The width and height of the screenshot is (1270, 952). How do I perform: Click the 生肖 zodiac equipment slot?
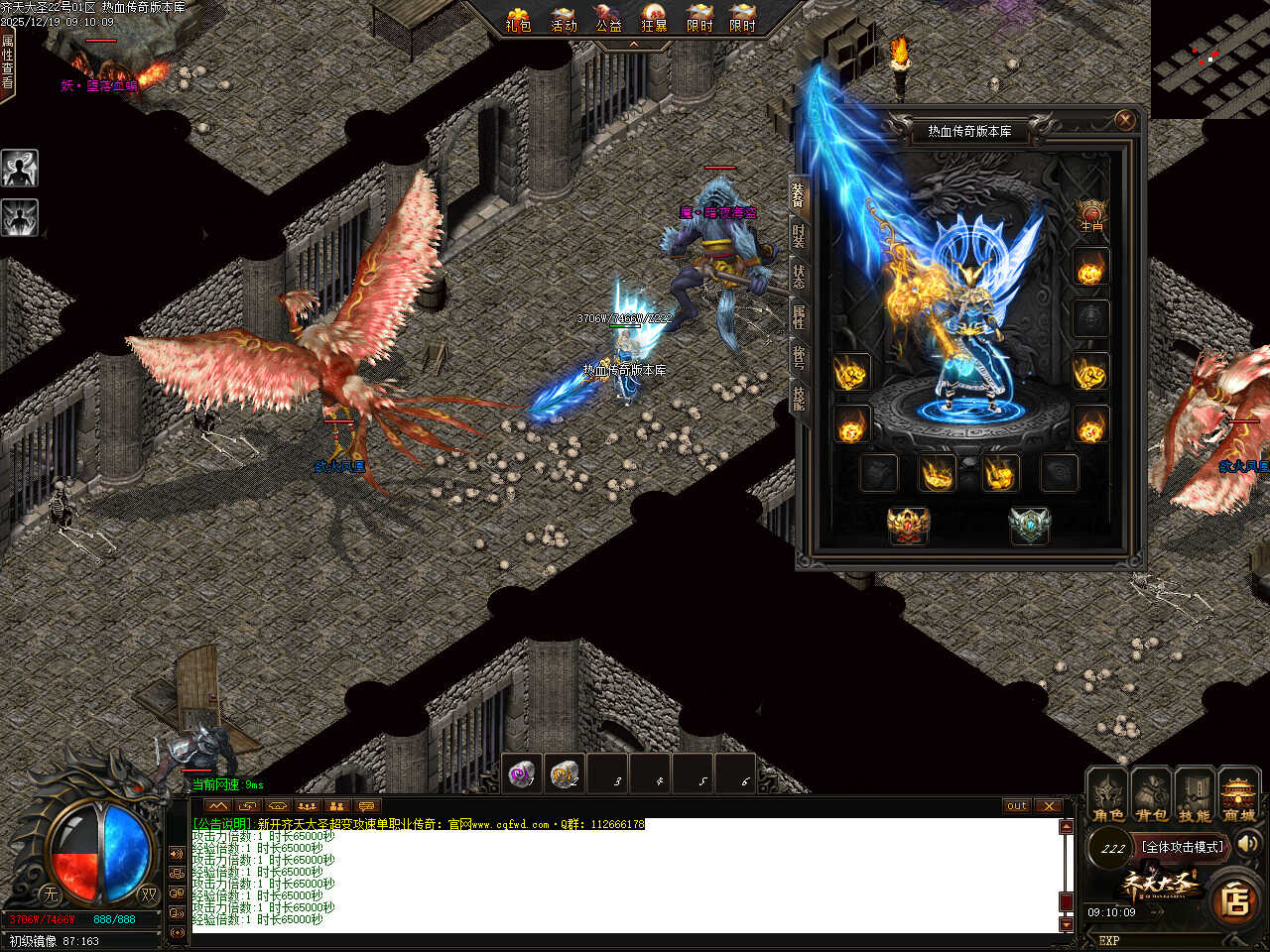[1091, 215]
